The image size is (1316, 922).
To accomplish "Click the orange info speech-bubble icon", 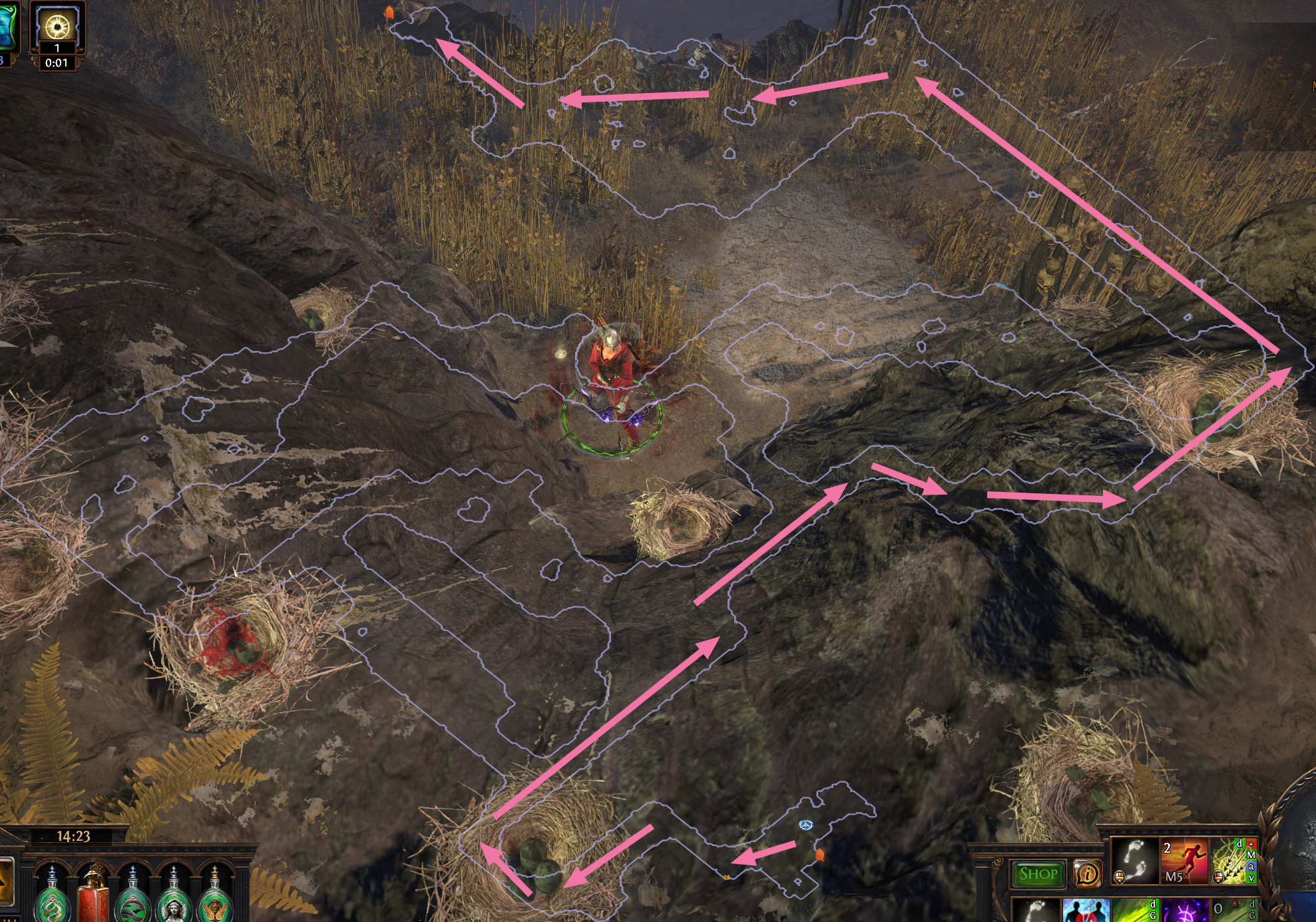I will (1087, 873).
